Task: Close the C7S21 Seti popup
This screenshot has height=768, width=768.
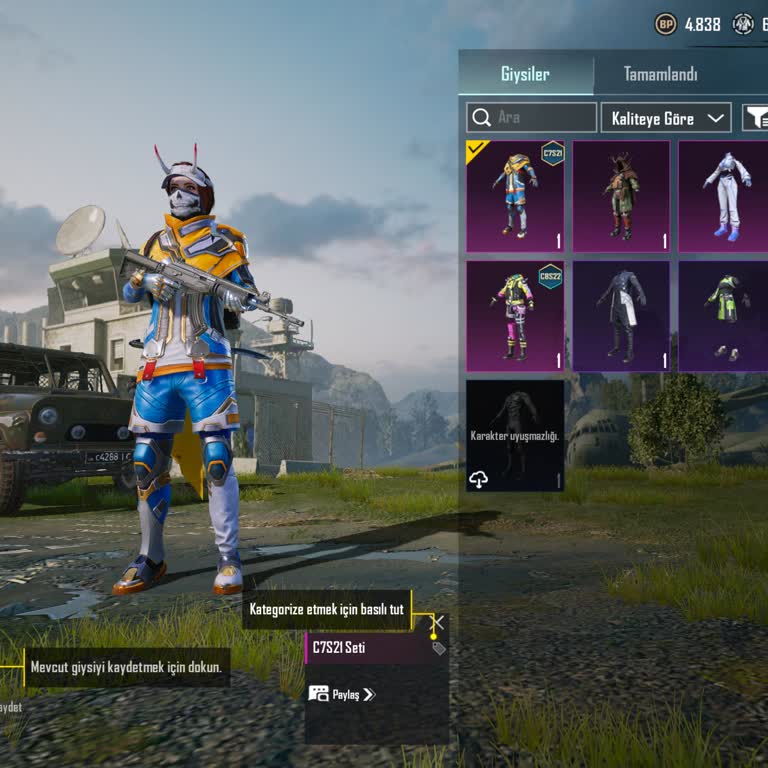Action: click(437, 622)
